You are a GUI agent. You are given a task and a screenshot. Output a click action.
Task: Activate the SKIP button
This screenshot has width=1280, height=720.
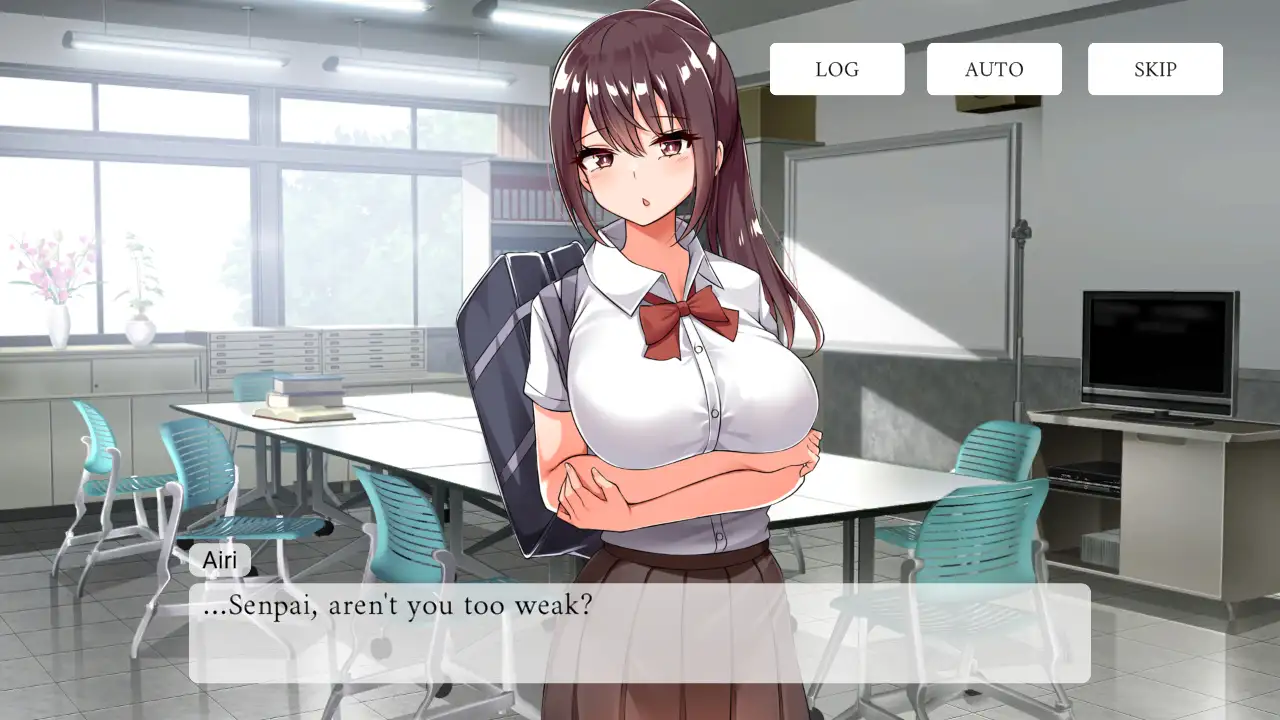pyautogui.click(x=1155, y=69)
